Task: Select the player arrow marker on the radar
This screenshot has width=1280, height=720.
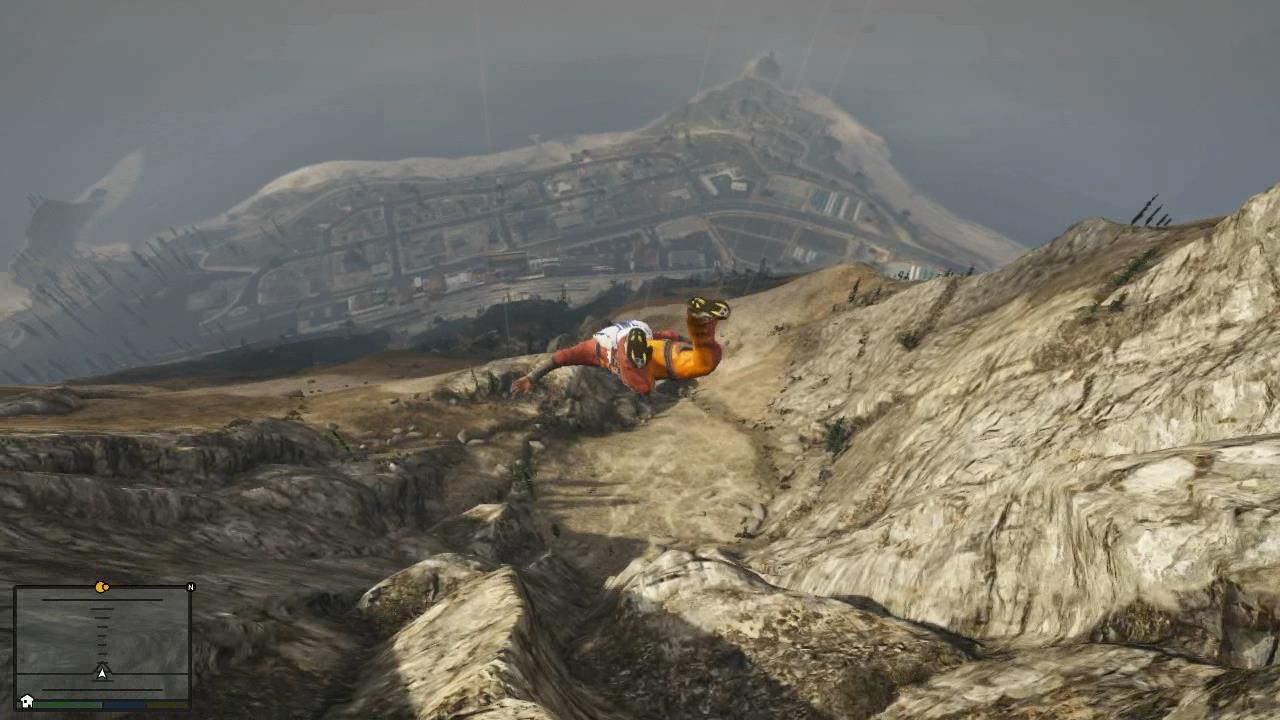Action: (x=102, y=672)
